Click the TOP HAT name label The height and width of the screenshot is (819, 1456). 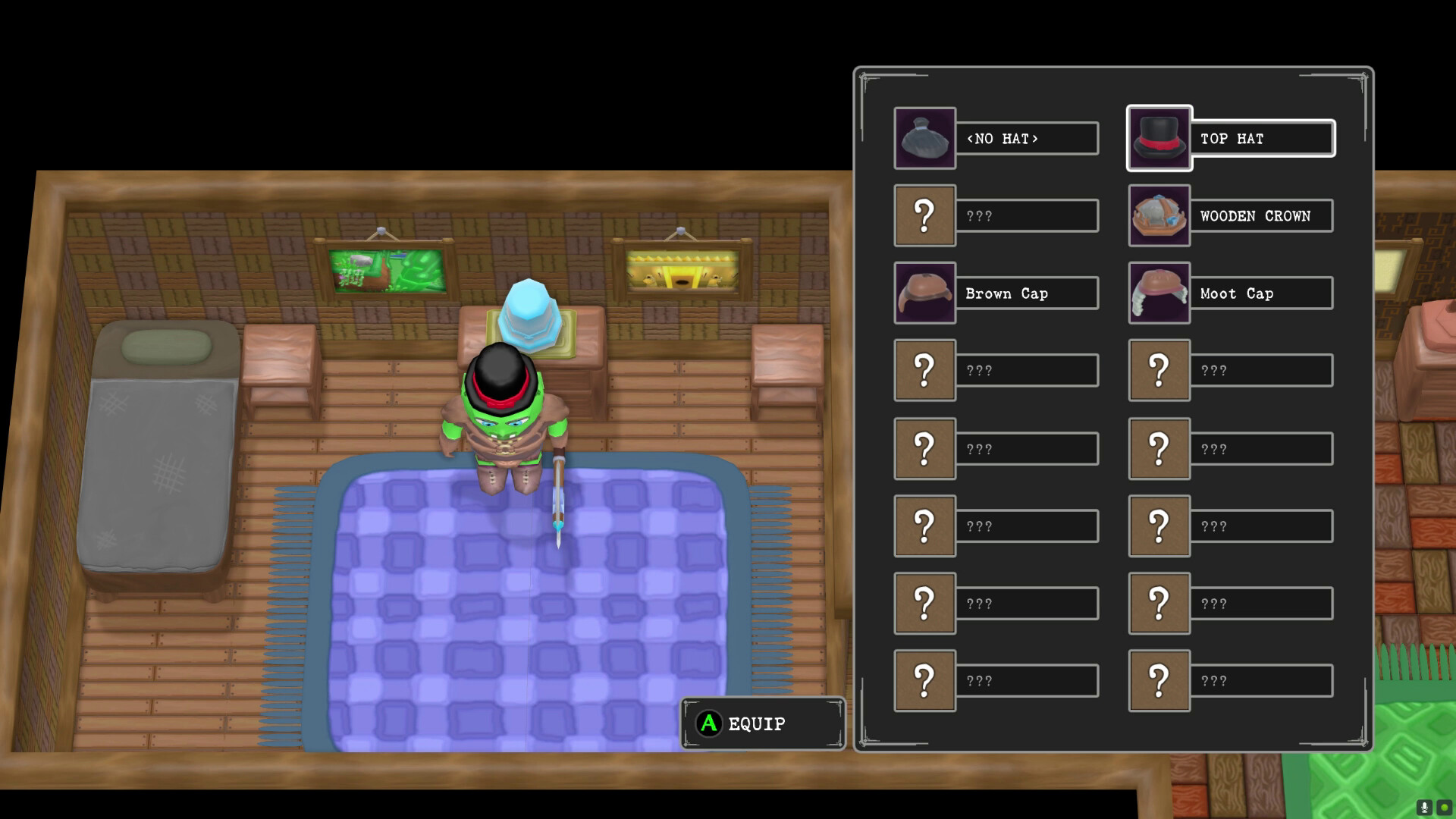point(1232,138)
